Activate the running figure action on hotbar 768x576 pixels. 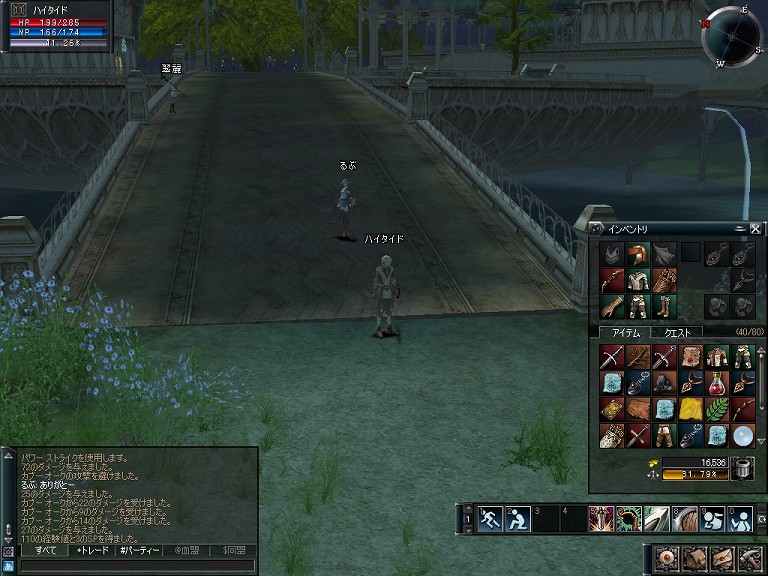click(490, 520)
